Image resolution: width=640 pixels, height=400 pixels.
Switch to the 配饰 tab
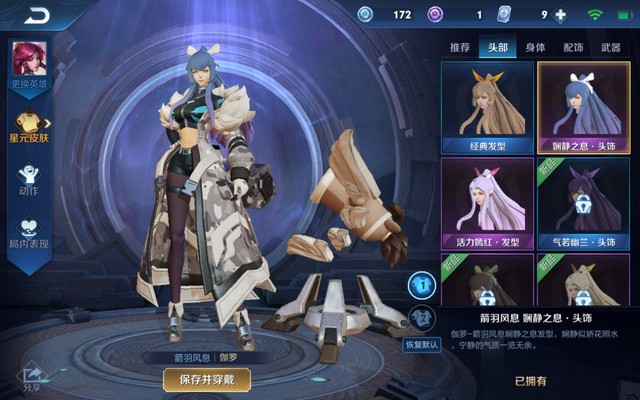572,47
